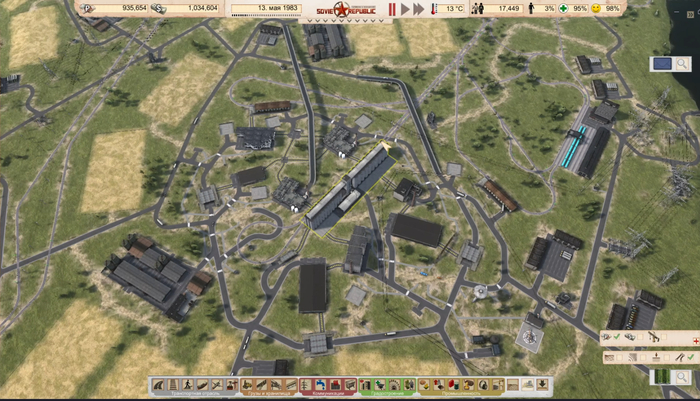This screenshot has width=700, height=401.
Task: Click the red cross icon in side panel
Action: [x=693, y=340]
